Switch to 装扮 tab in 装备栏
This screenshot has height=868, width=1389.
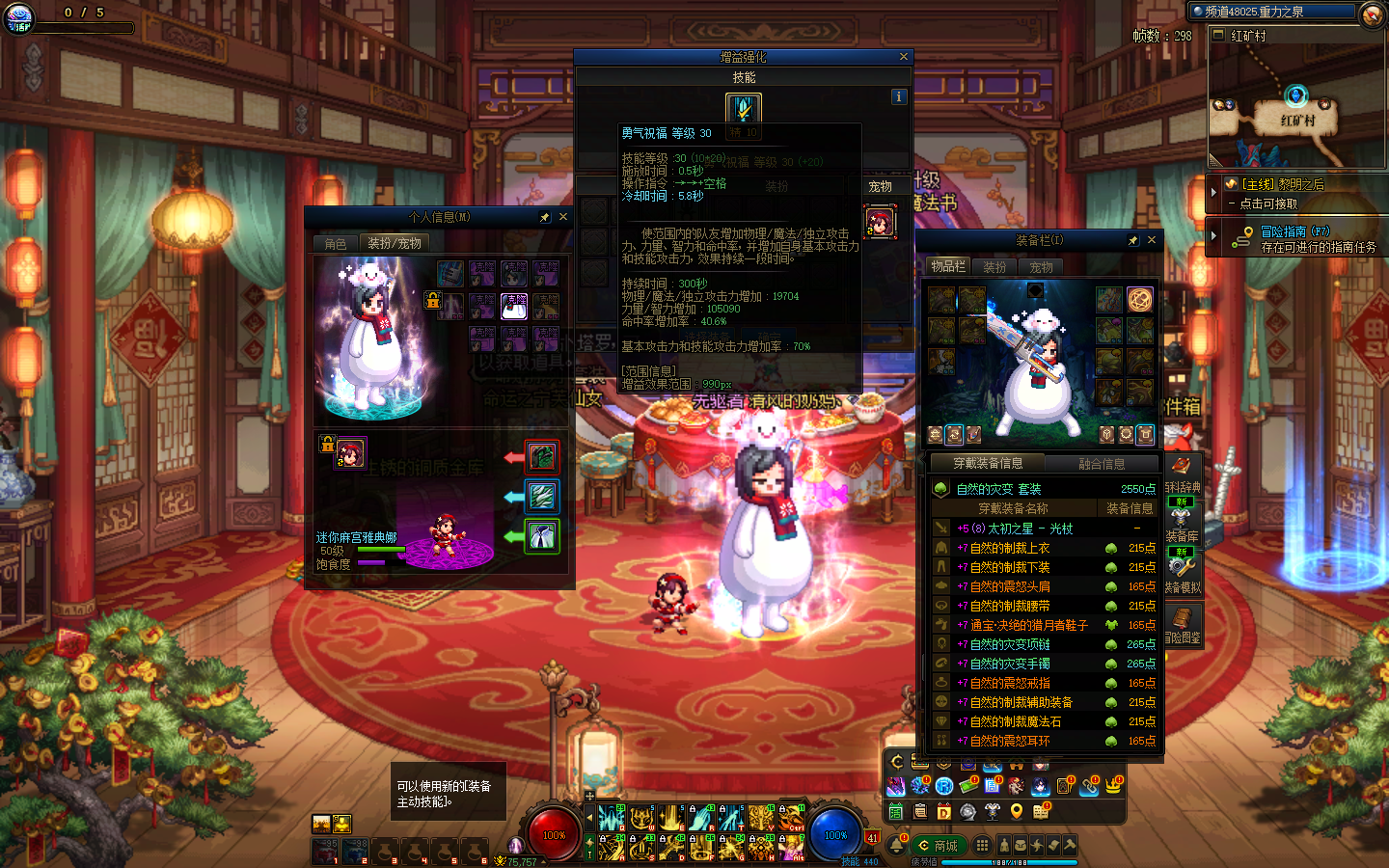pyautogui.click(x=994, y=267)
